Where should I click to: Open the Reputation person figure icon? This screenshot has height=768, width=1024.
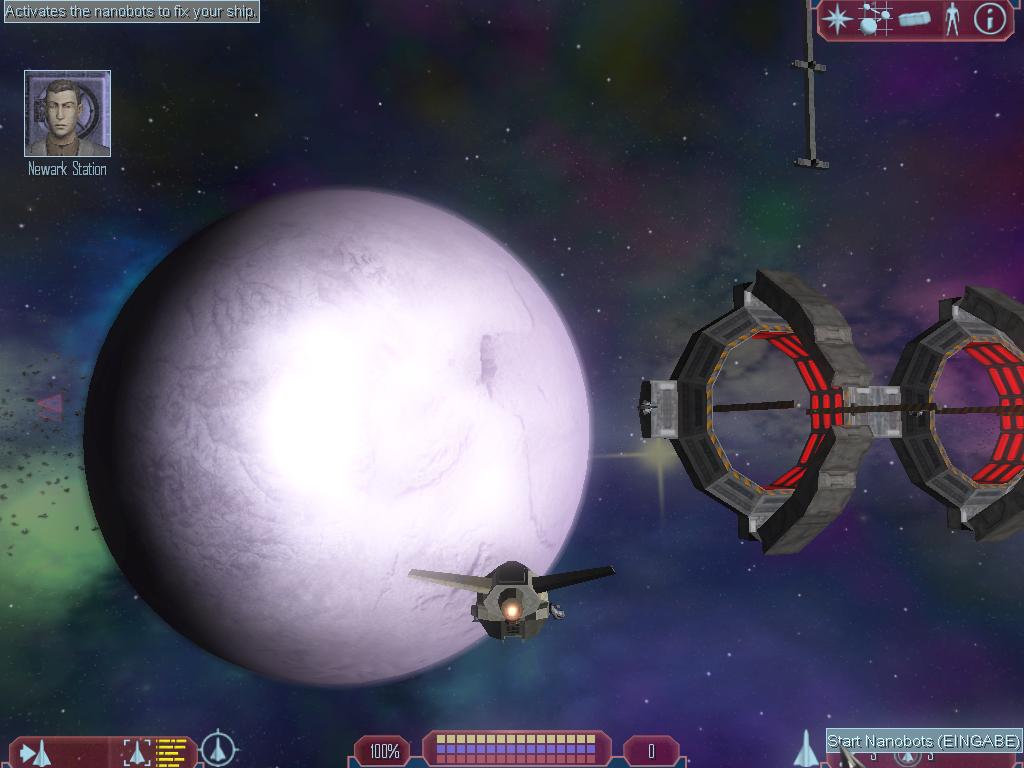952,19
